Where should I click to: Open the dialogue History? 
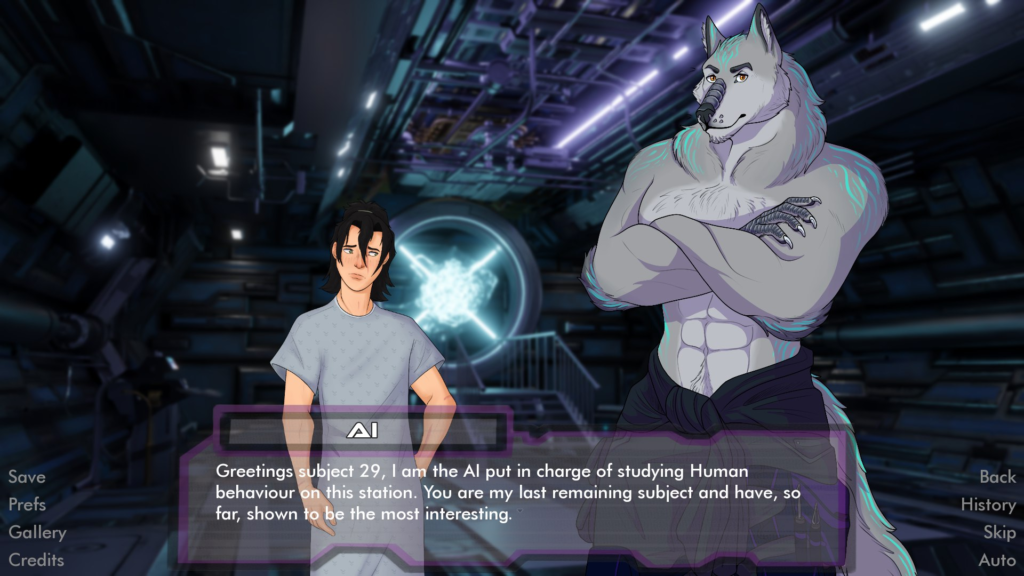988,505
